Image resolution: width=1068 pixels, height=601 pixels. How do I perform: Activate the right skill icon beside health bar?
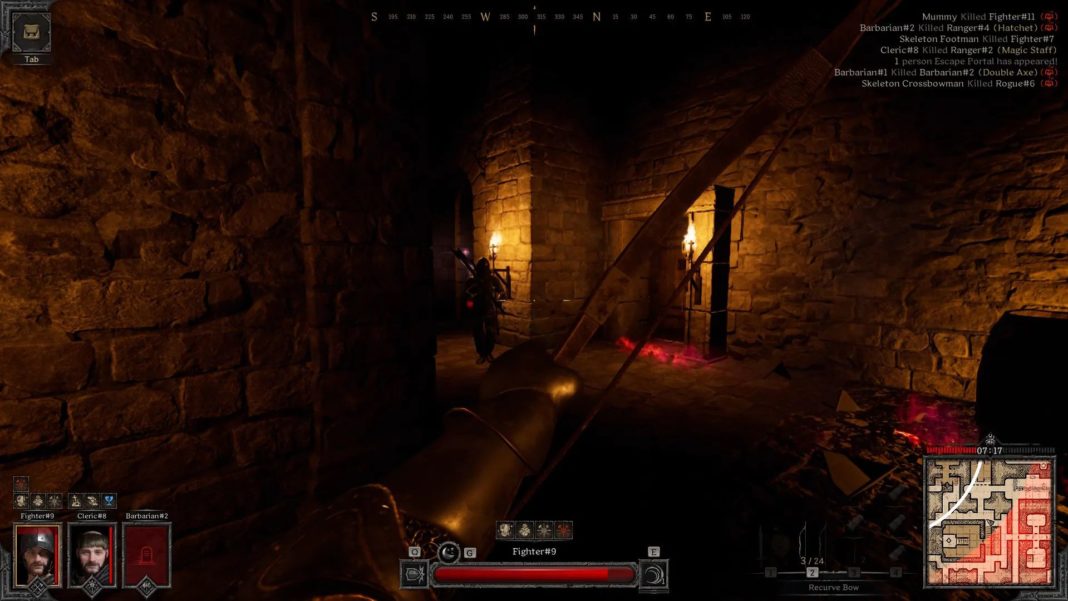pos(654,574)
